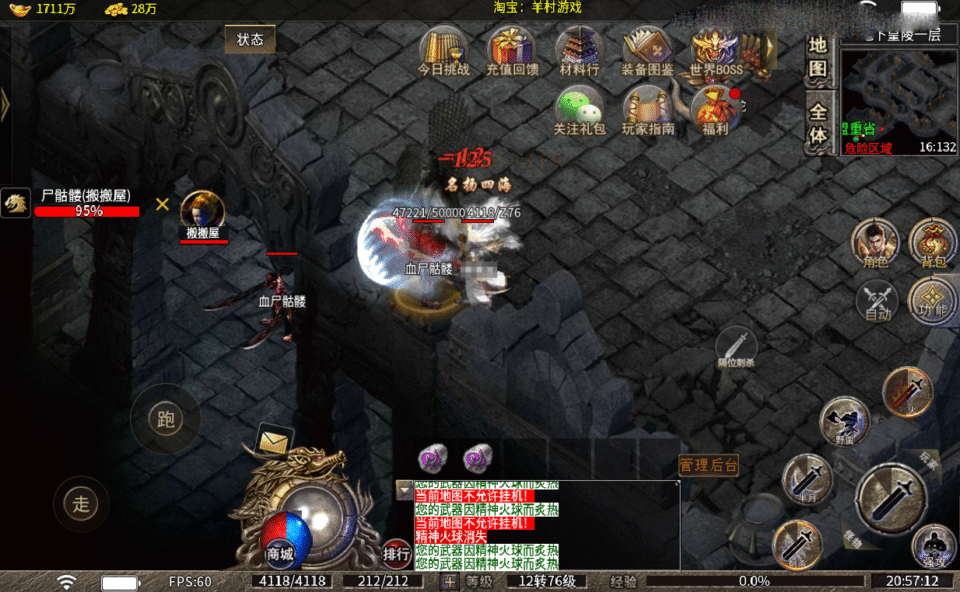The image size is (960, 592).
Task: Open the 世界BOSS menu
Action: (x=716, y=50)
